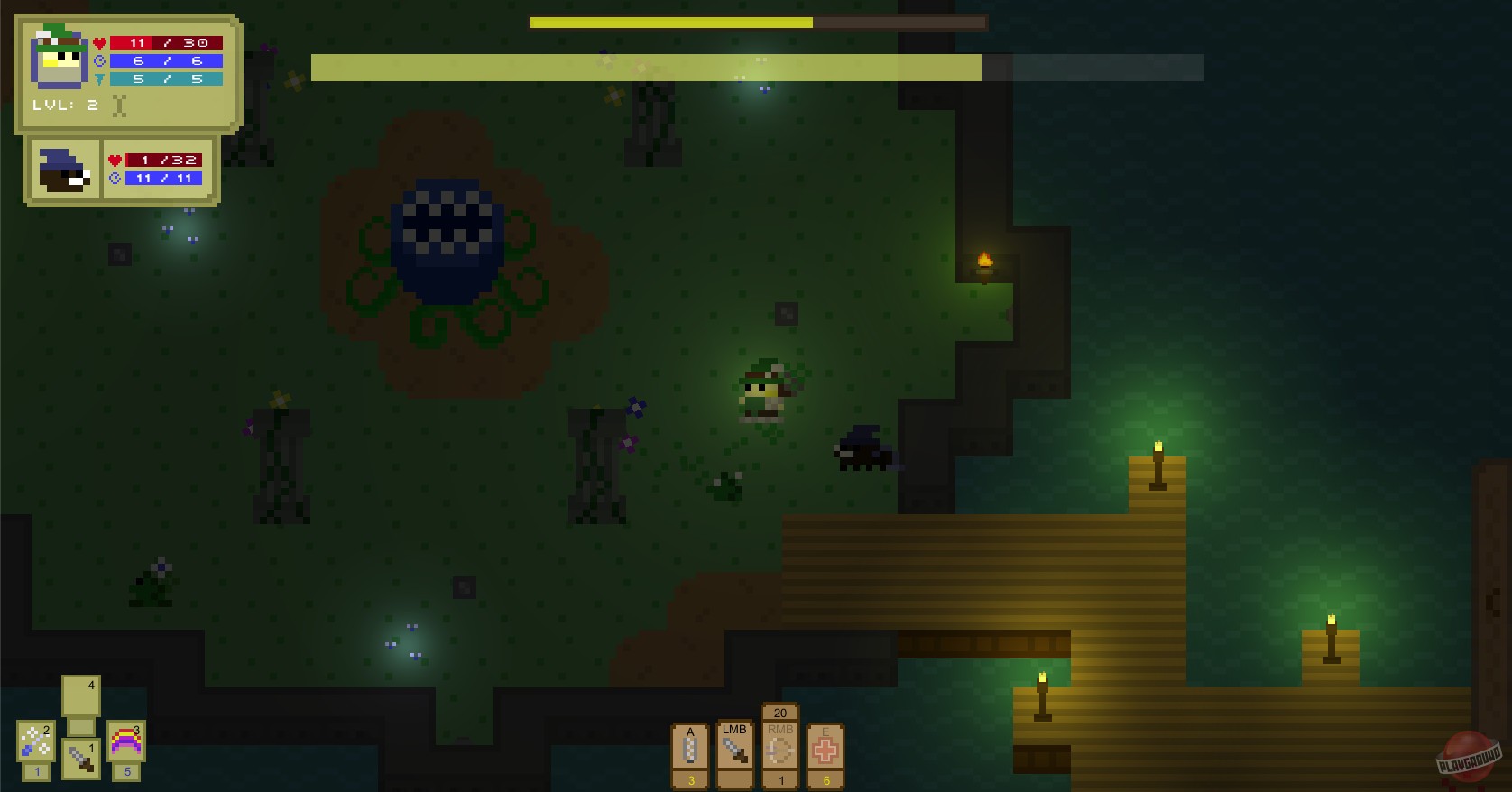Select the sword attack bound to LMB

coord(734,749)
